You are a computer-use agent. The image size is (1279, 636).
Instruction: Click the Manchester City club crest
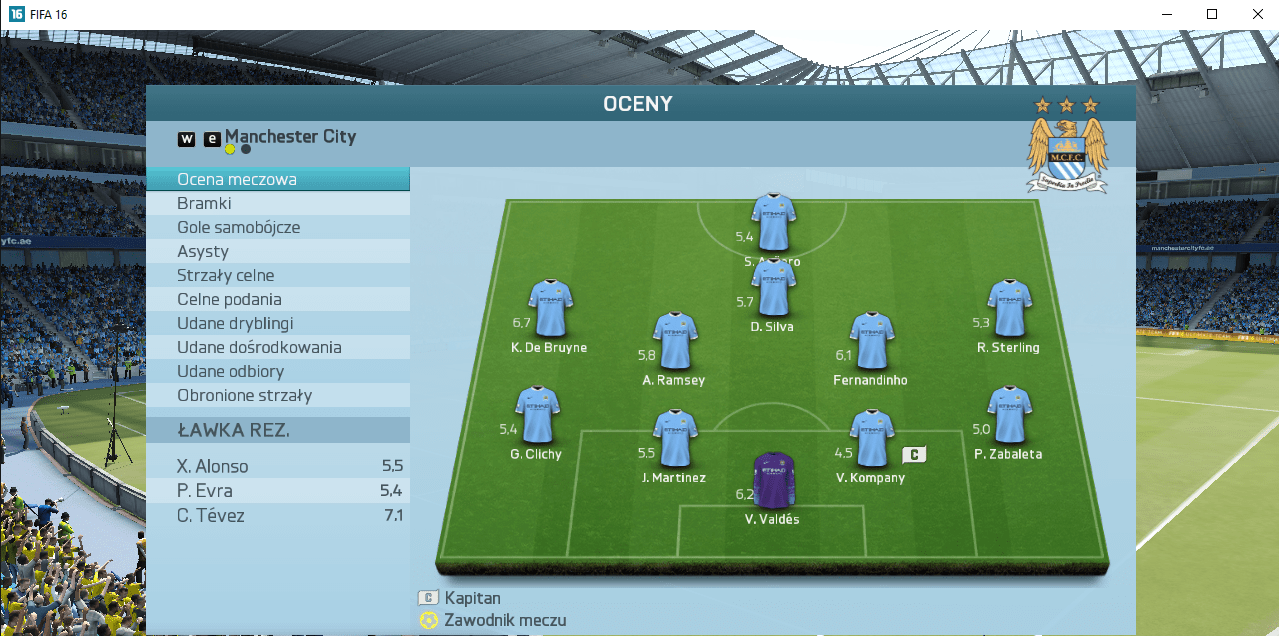(x=1068, y=152)
